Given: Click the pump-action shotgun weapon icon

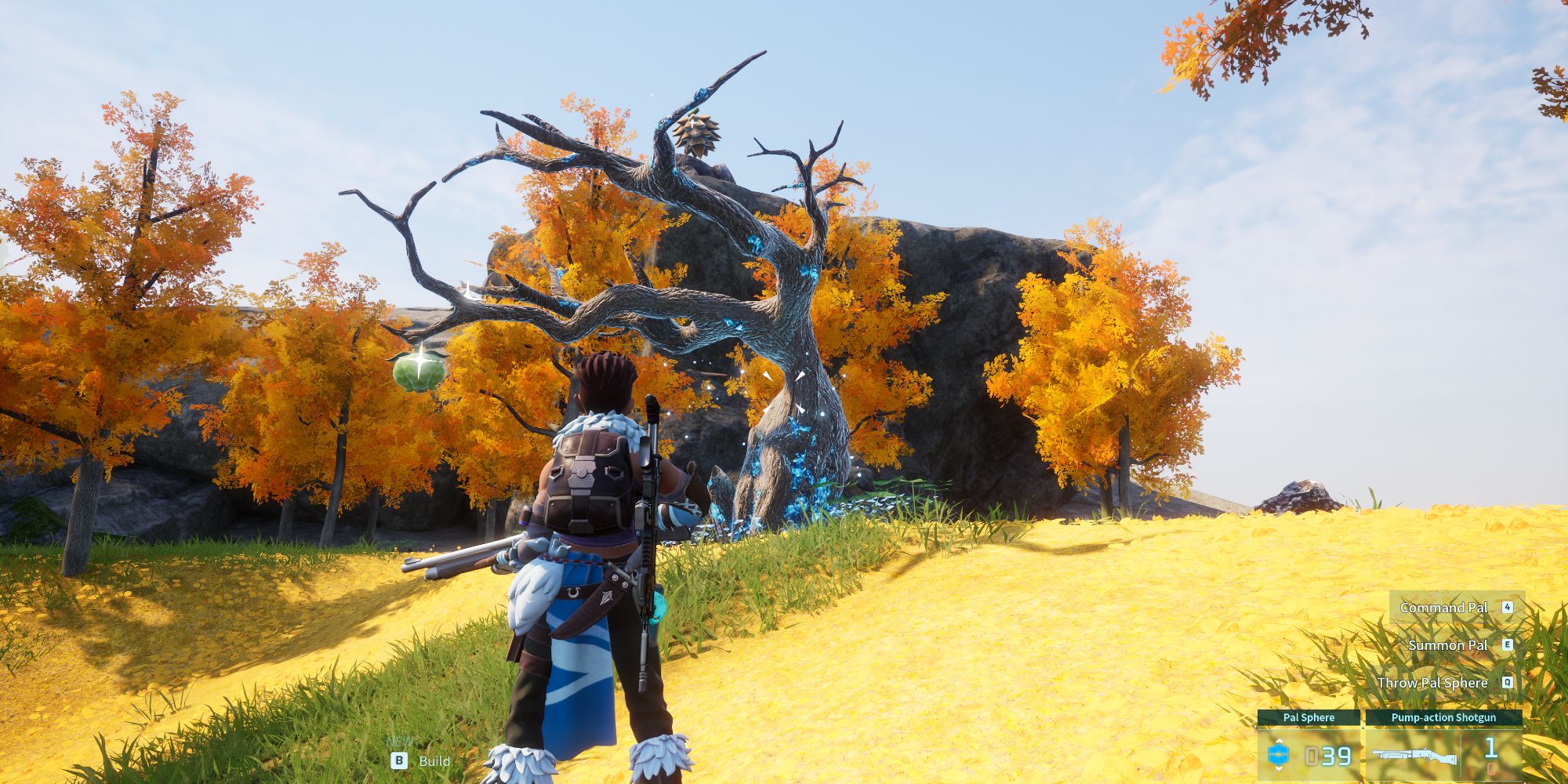Looking at the screenshot, I should coord(1415,755).
